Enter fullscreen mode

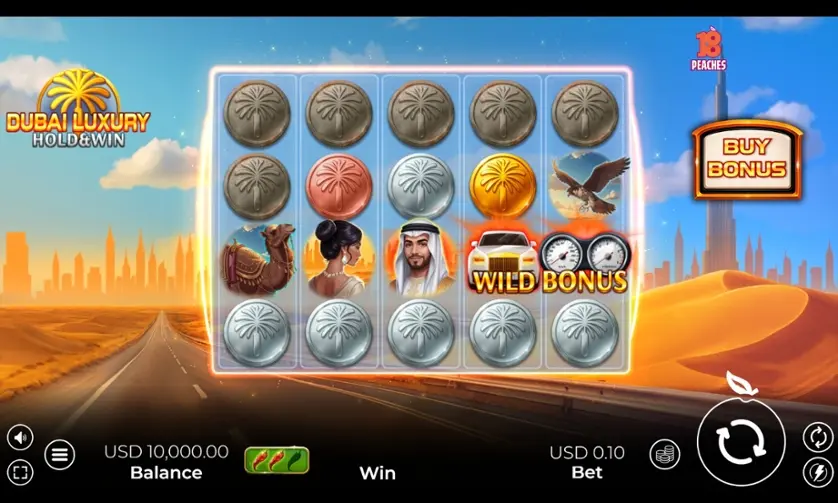click(20, 471)
